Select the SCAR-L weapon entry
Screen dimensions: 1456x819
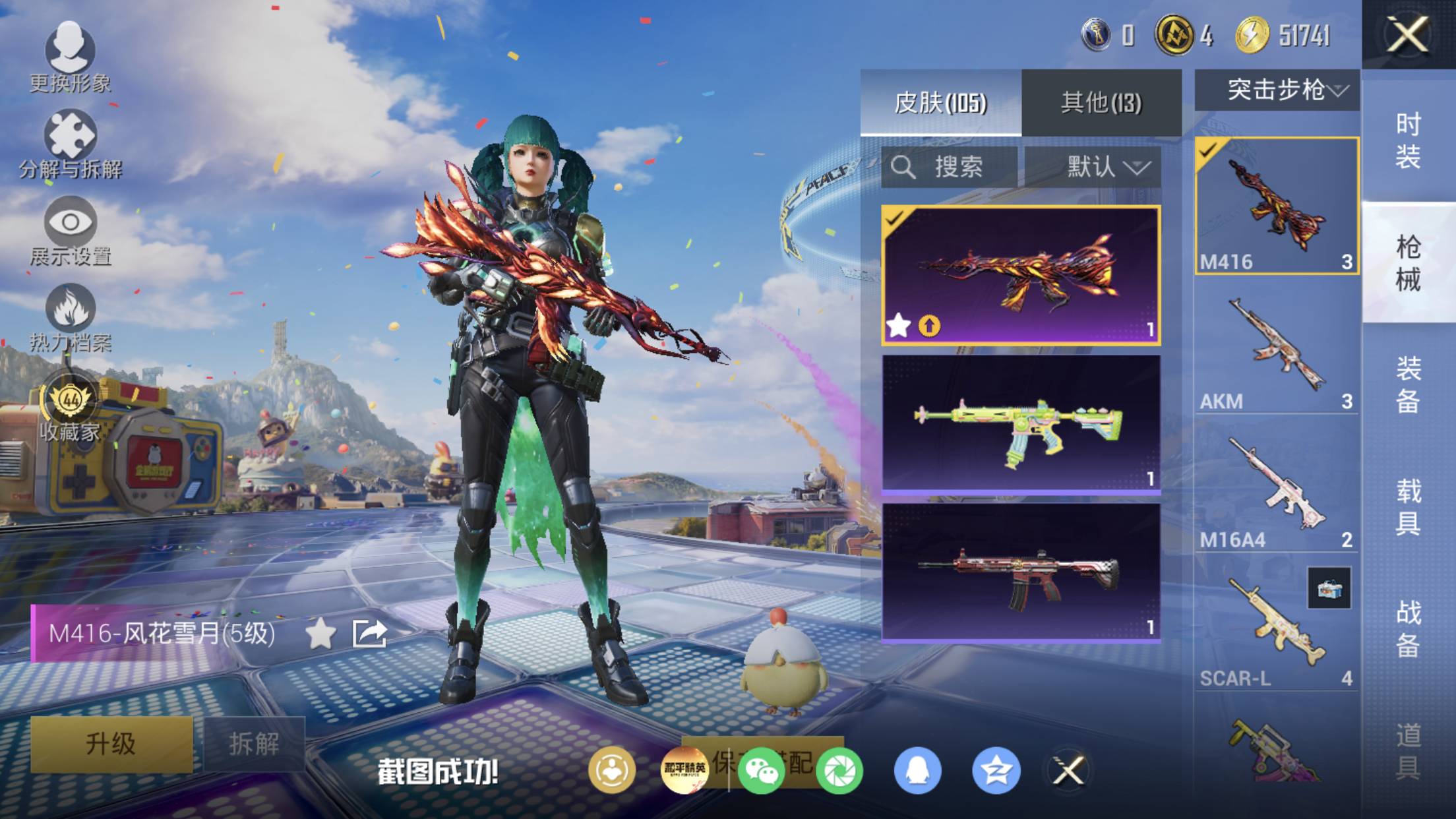(1277, 630)
